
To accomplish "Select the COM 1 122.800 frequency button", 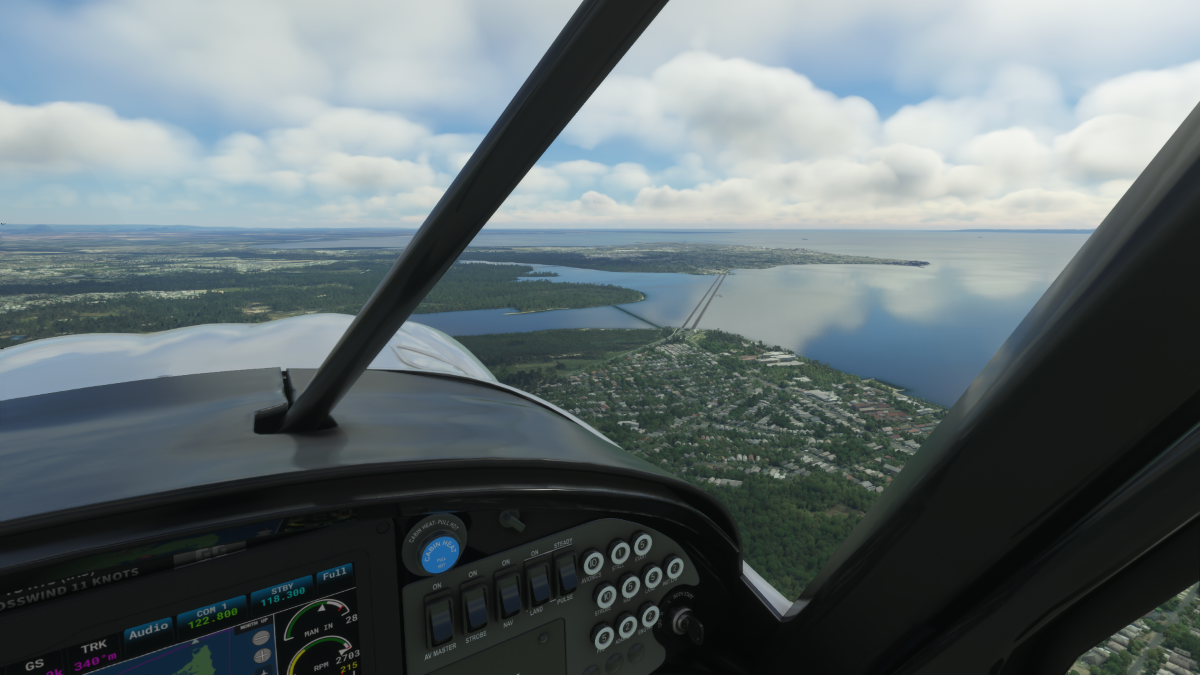I will [211, 611].
